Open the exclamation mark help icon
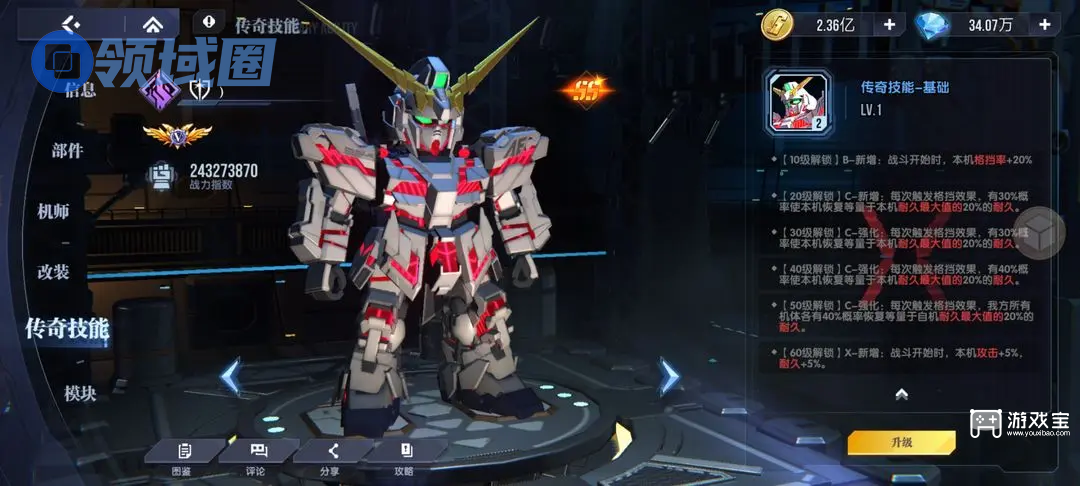Viewport: 1080px width, 486px height. (x=208, y=20)
